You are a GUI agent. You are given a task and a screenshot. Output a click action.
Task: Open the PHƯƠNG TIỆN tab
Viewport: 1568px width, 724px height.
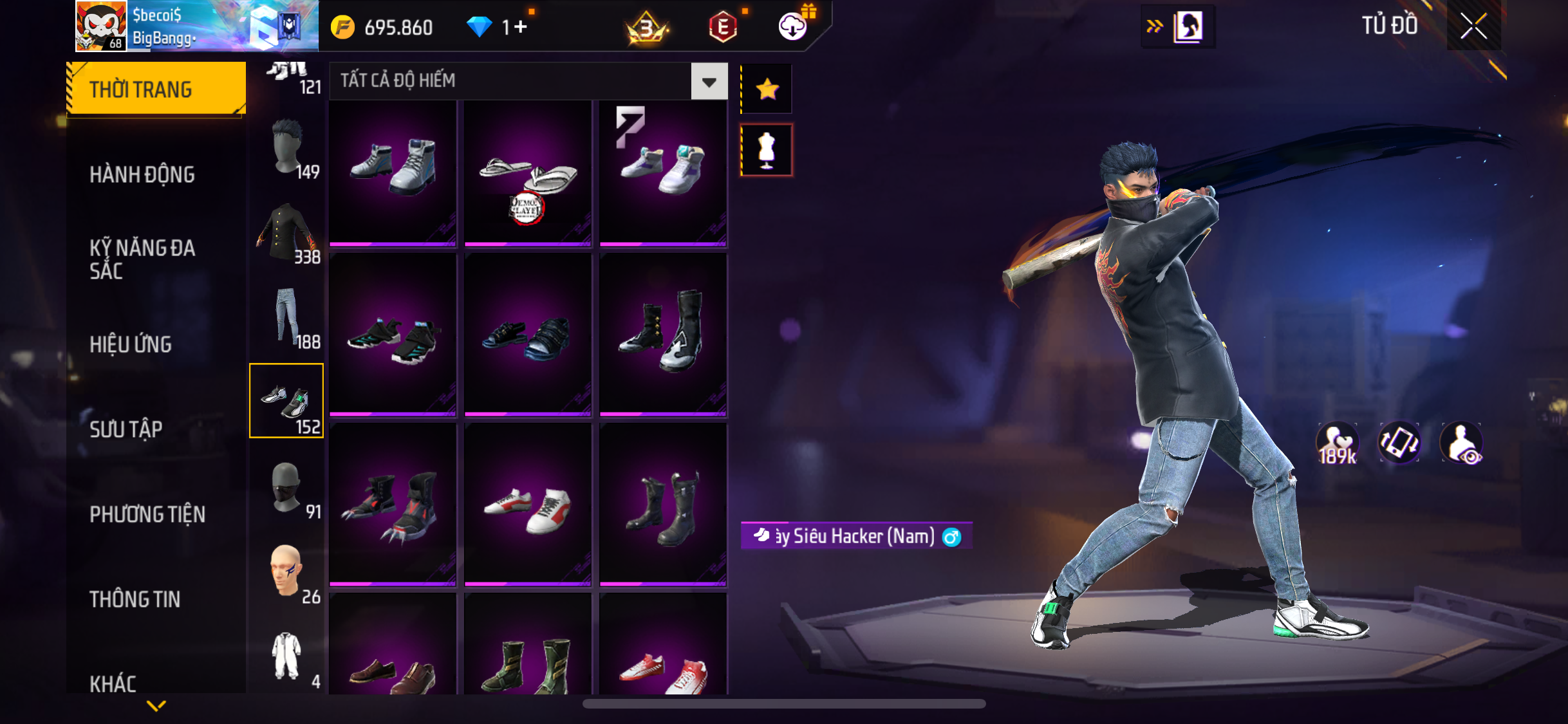tap(147, 514)
